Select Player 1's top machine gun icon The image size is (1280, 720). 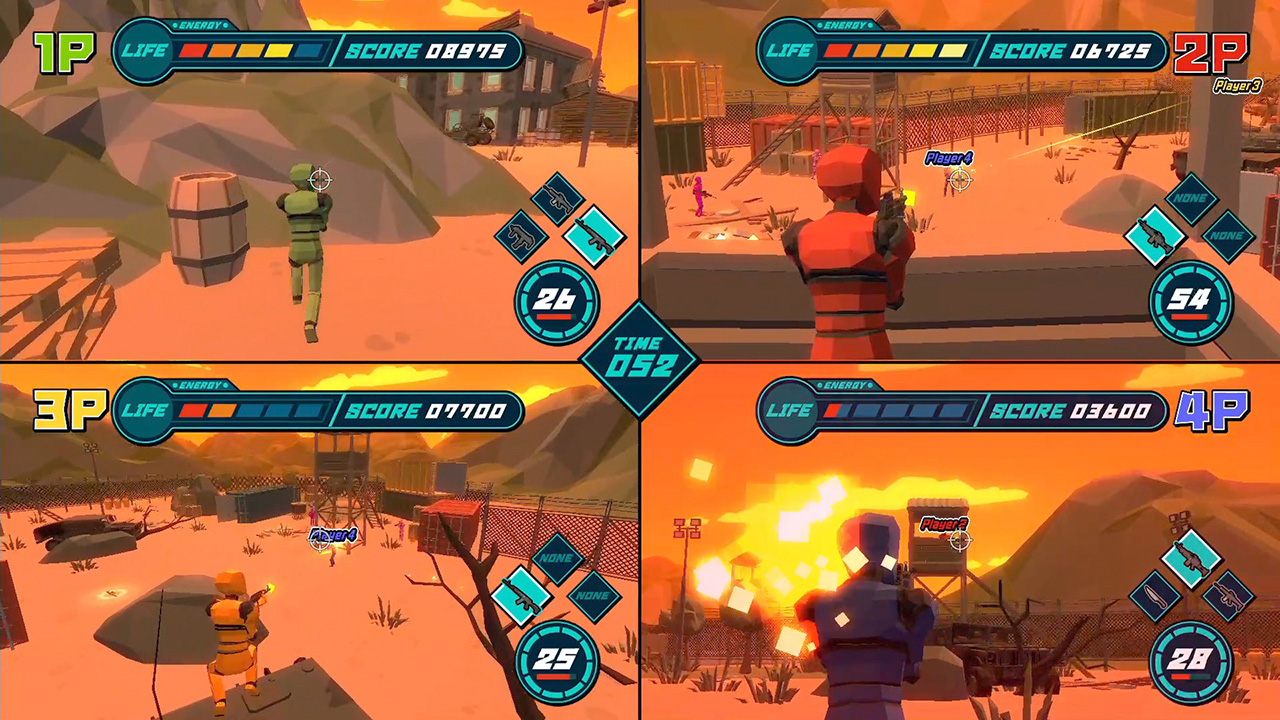pos(557,198)
